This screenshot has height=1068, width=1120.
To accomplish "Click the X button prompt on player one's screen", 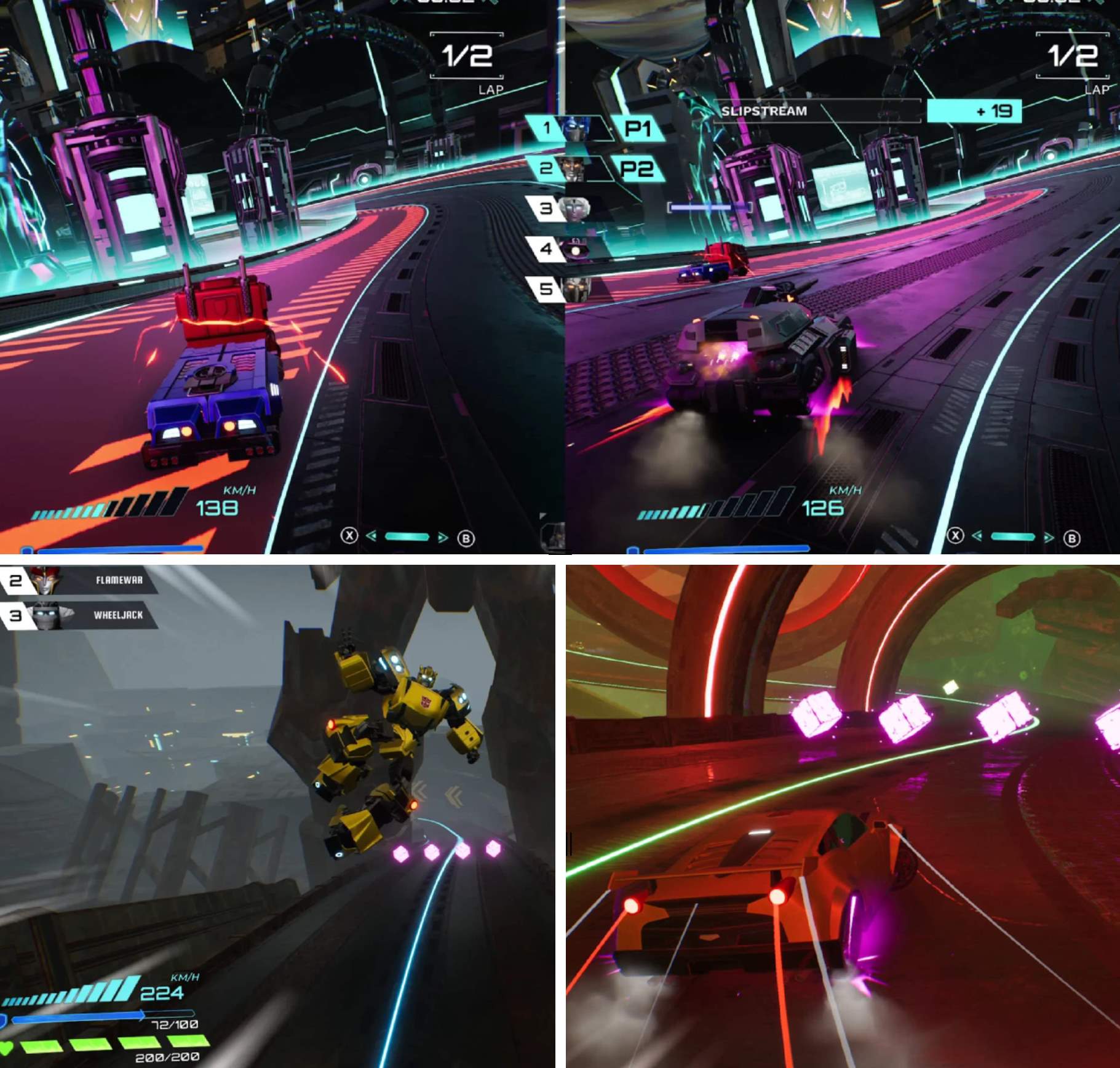I will click(349, 536).
